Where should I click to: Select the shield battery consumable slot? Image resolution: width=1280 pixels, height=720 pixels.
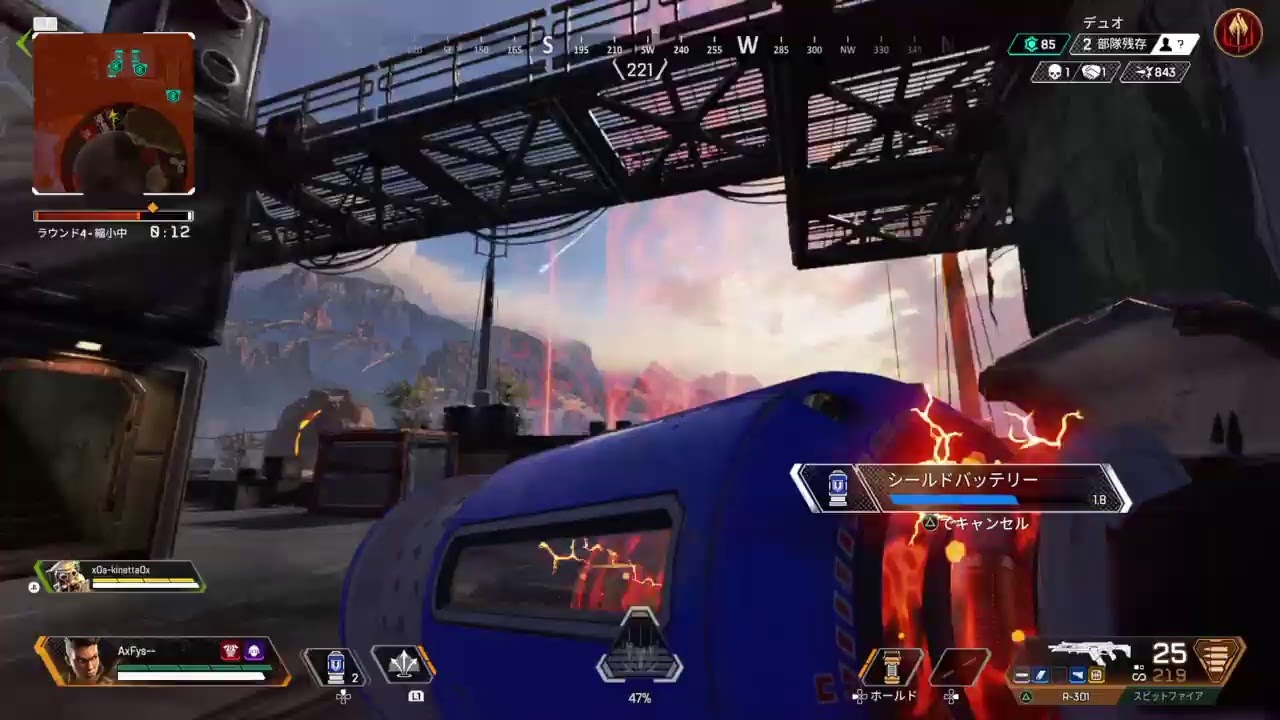click(336, 666)
